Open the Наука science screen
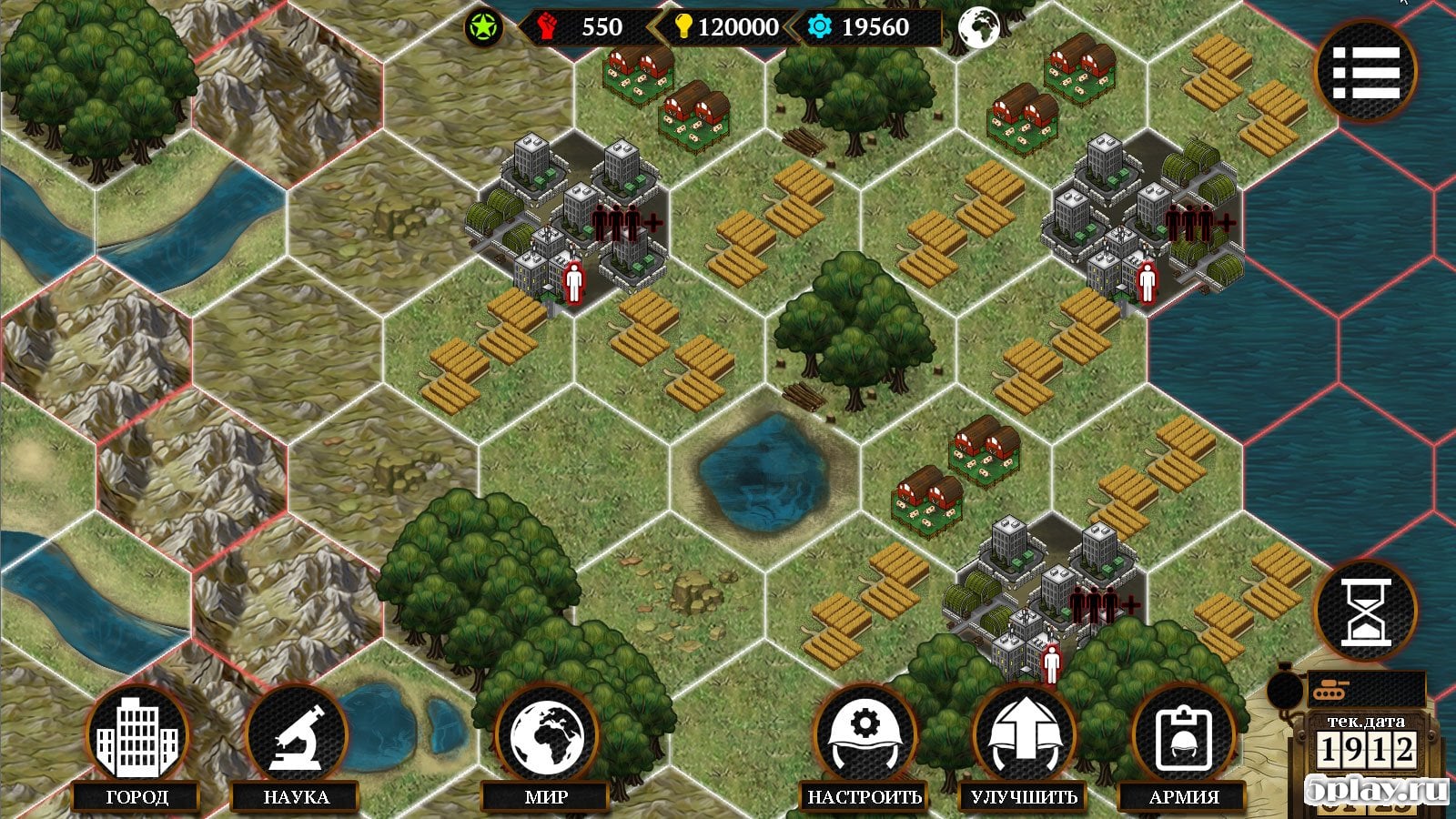The image size is (1456, 819). (297, 739)
